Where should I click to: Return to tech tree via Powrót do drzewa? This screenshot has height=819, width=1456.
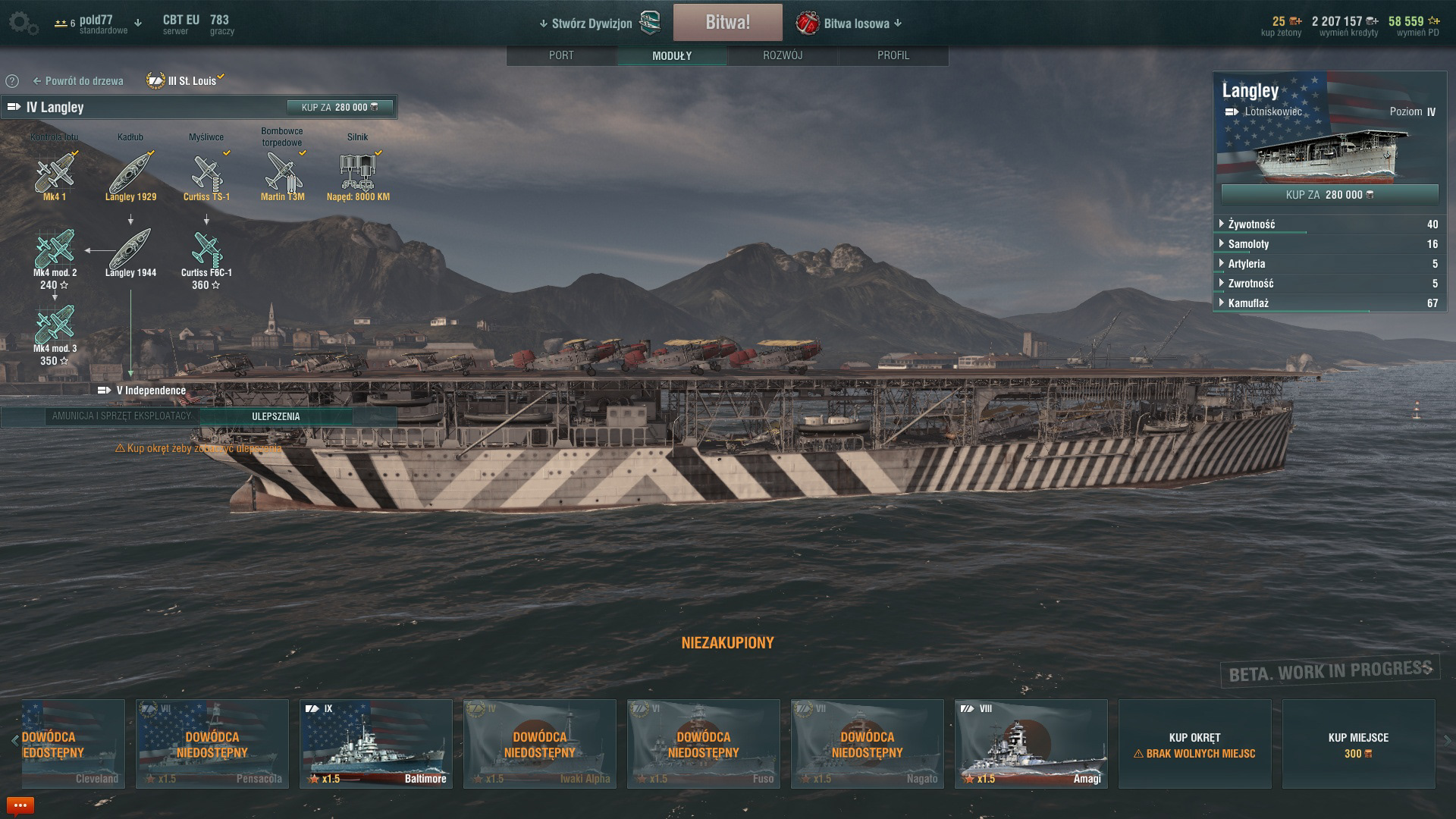77,81
